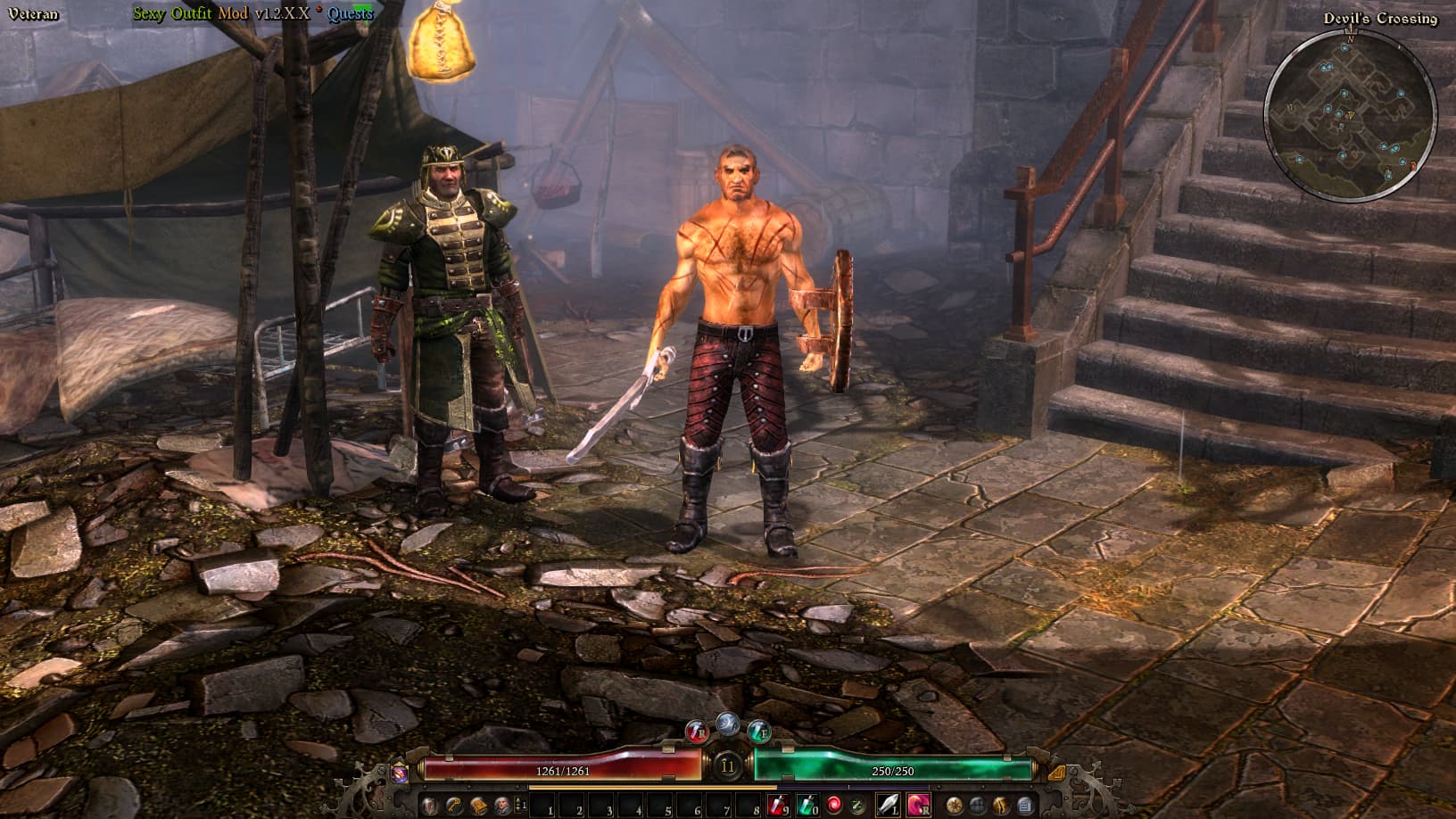The height and width of the screenshot is (819, 1456).
Task: Open the portrait head icon on the hotbar
Action: click(502, 806)
